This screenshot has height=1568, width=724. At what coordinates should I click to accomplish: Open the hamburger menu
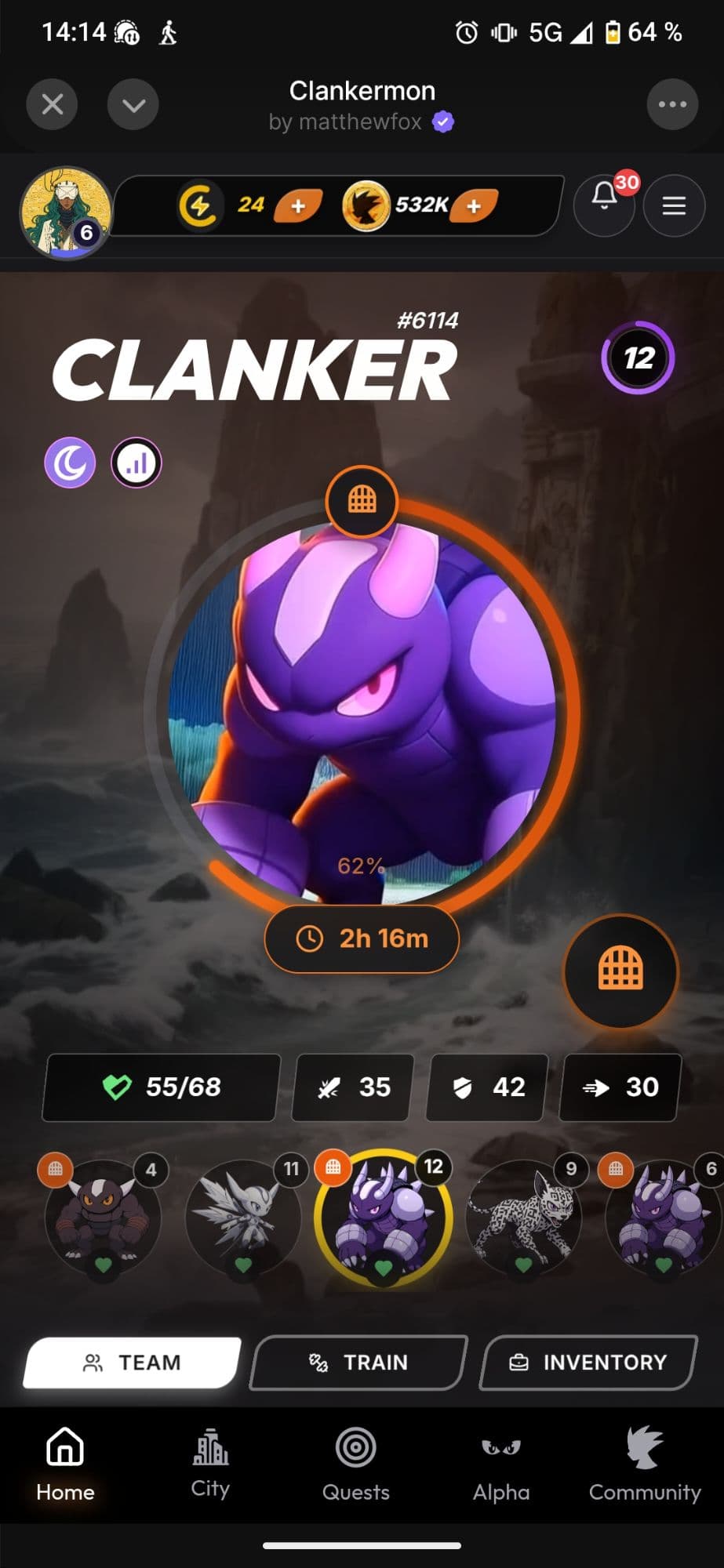674,206
